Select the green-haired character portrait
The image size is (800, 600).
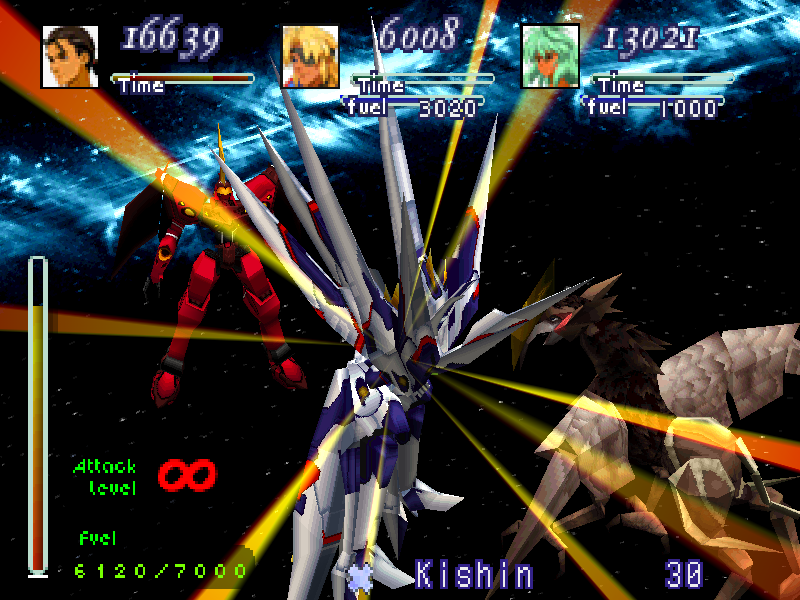(550, 56)
